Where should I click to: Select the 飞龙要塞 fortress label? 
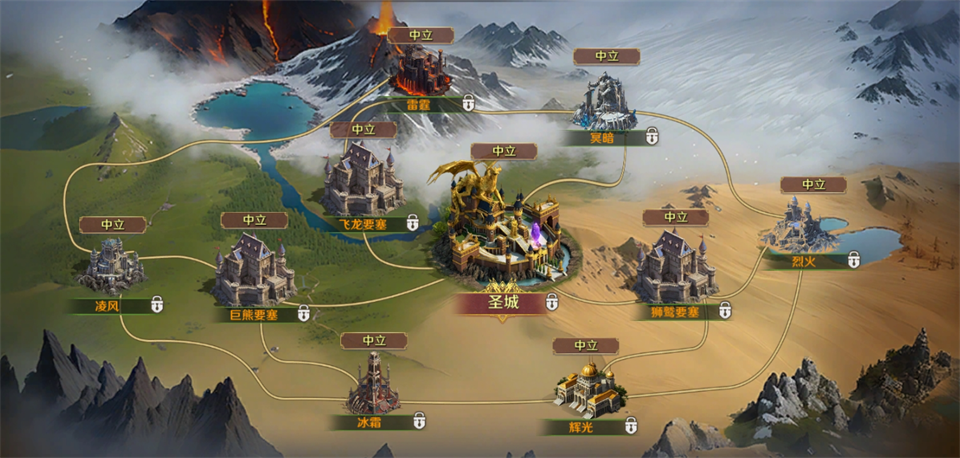click(x=360, y=224)
